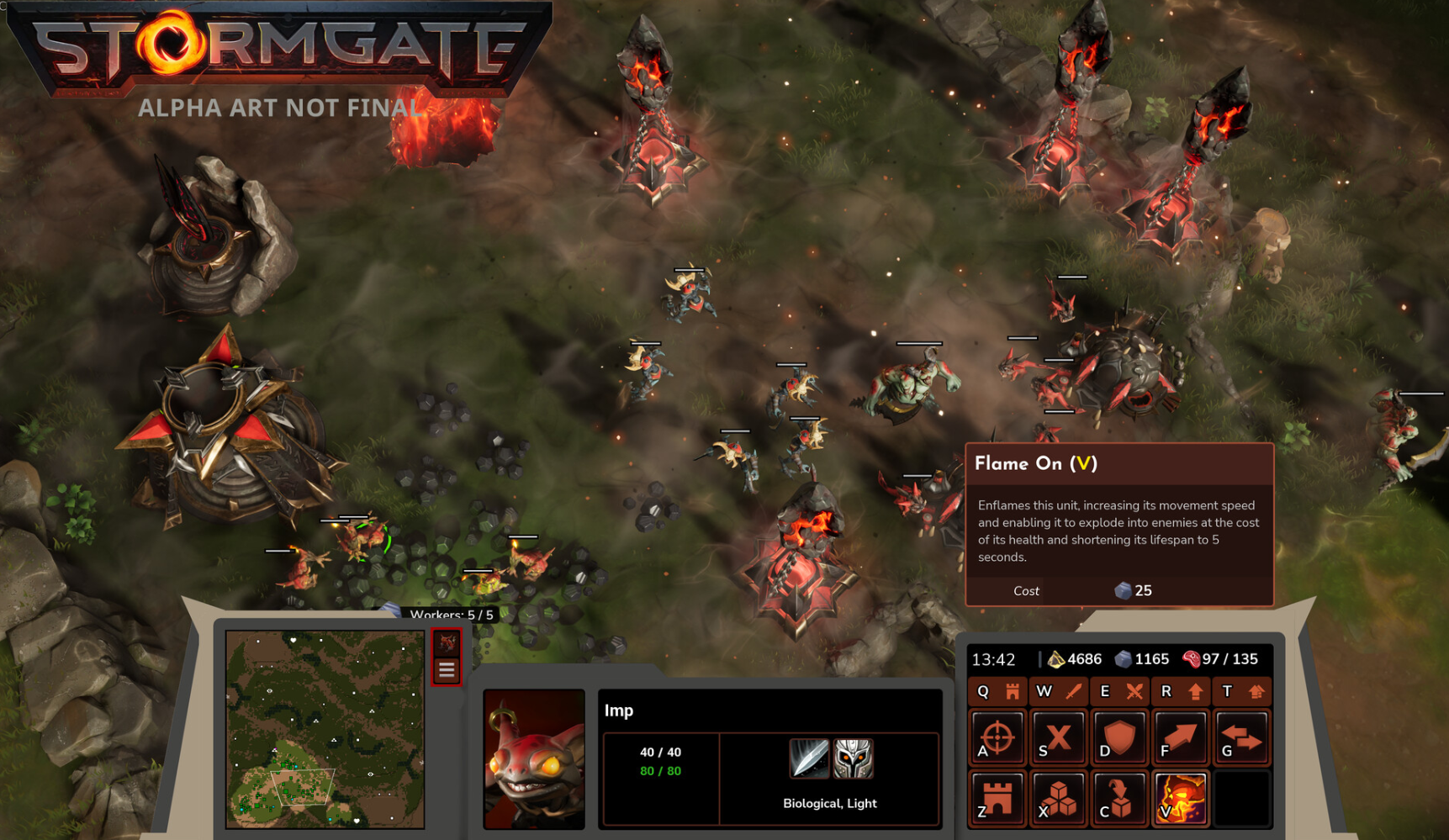
Task: Inspect the Imp's helmet armor icon
Action: [x=853, y=758]
